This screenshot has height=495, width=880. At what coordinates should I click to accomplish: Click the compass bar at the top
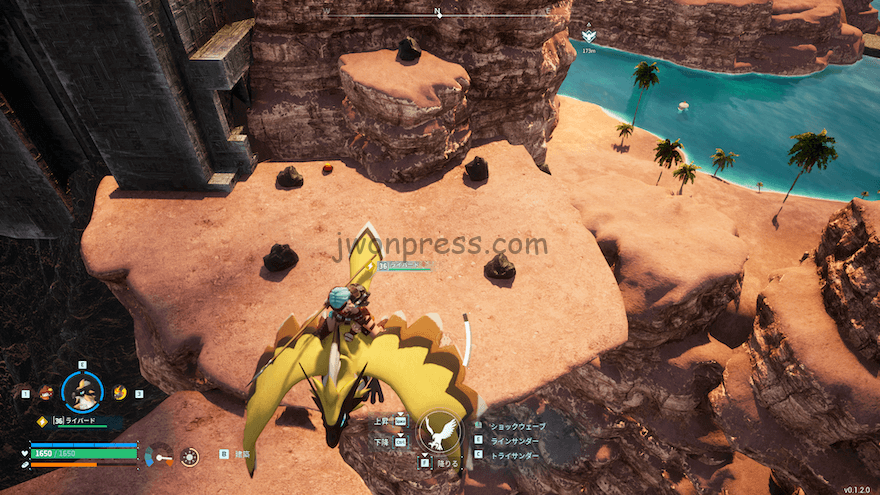click(438, 16)
